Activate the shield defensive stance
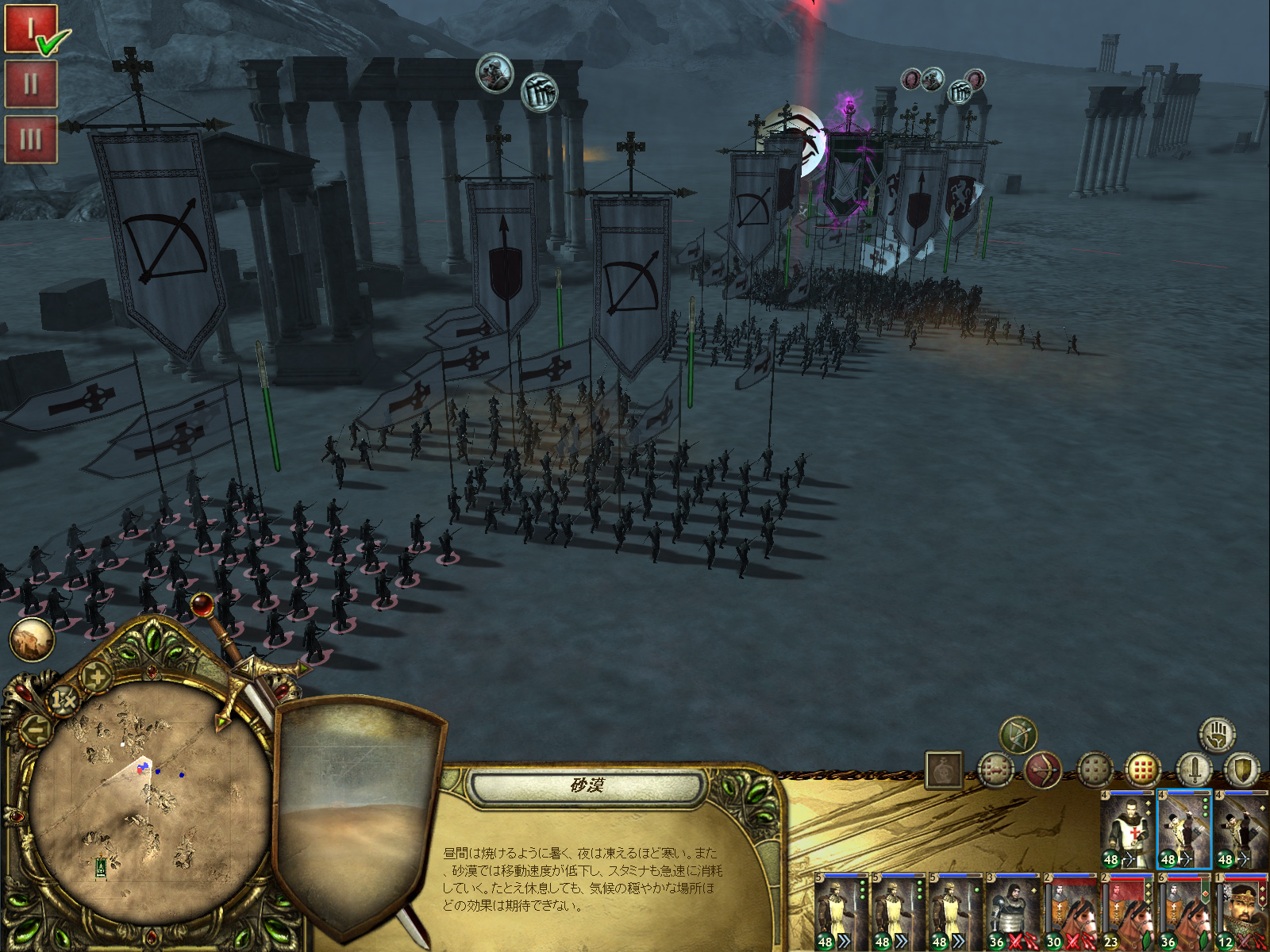This screenshot has width=1270, height=952. pyautogui.click(x=1241, y=770)
